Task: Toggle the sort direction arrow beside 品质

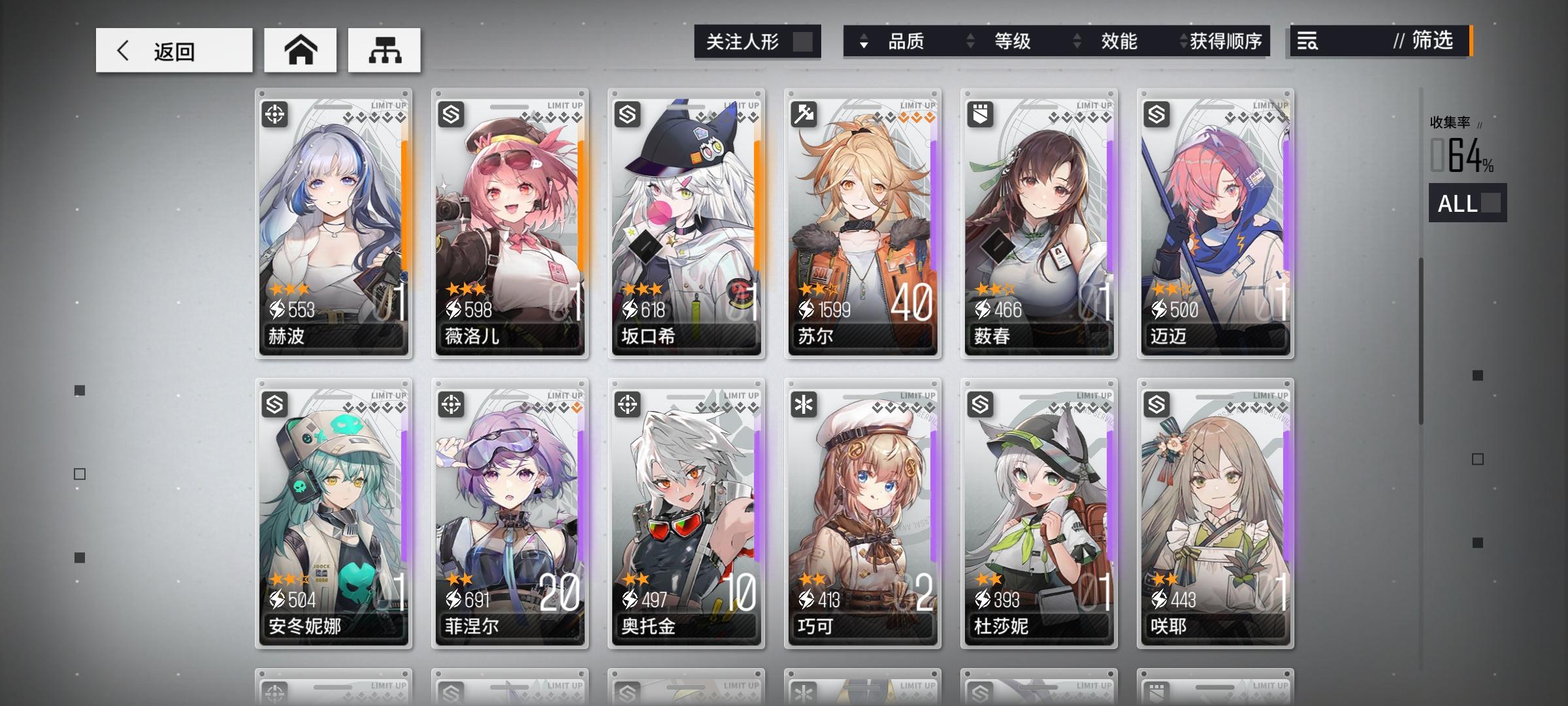Action: (865, 42)
